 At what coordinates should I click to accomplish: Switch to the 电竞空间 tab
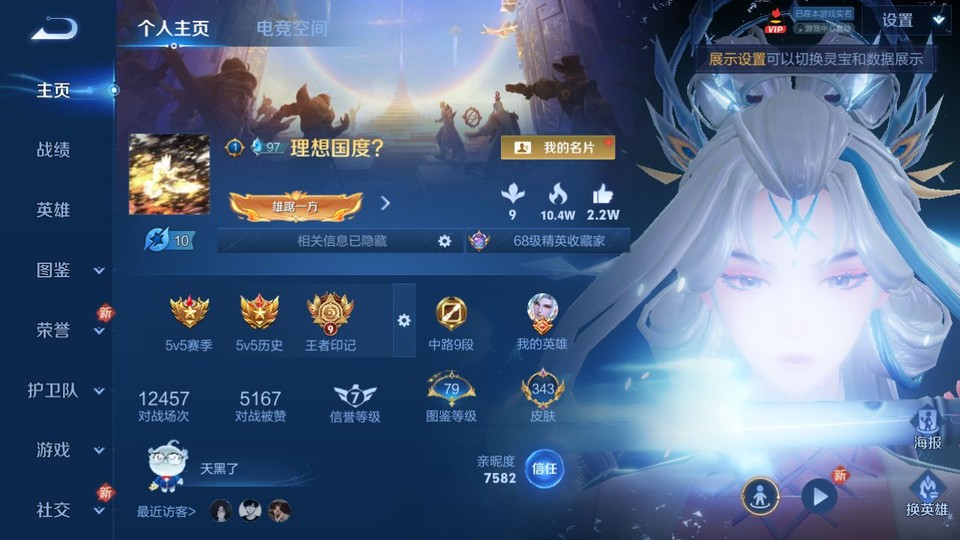291,28
